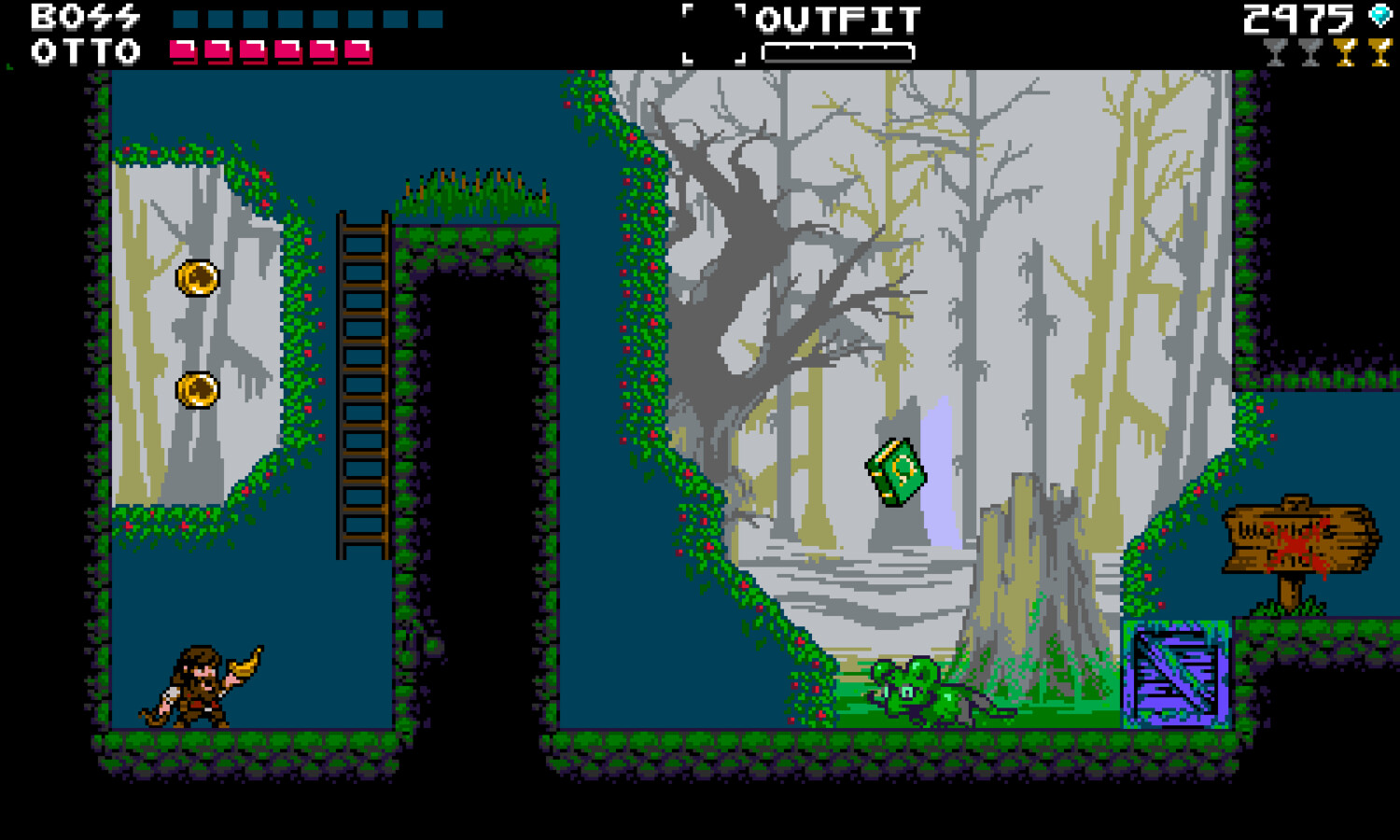Click the World's End signpost
The height and width of the screenshot is (840, 1400).
point(1300,537)
